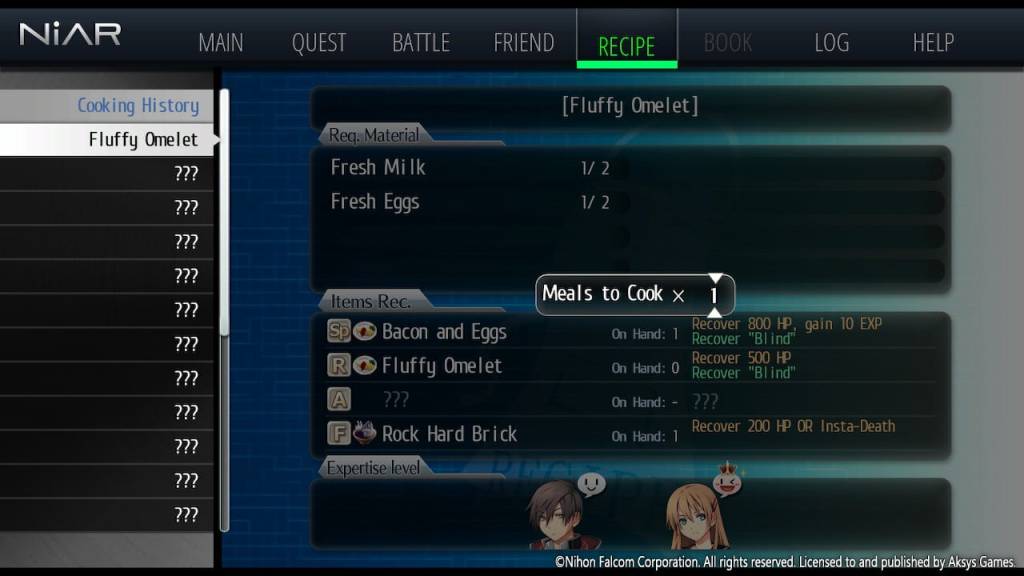The width and height of the screenshot is (1024, 576).
Task: Open Cooking History in the recipe list
Action: (x=138, y=105)
